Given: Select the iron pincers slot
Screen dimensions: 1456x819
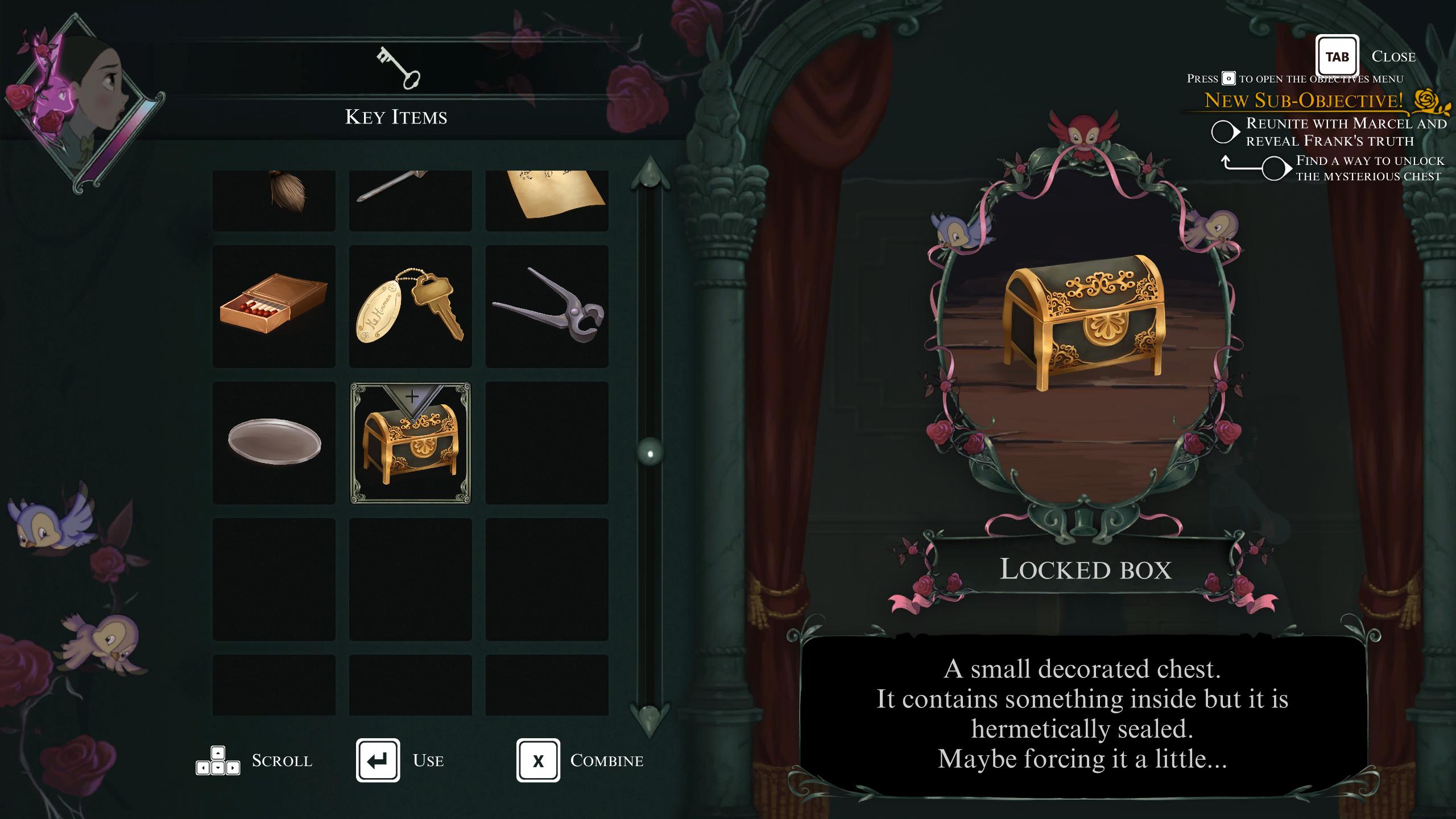Looking at the screenshot, I should tap(547, 307).
